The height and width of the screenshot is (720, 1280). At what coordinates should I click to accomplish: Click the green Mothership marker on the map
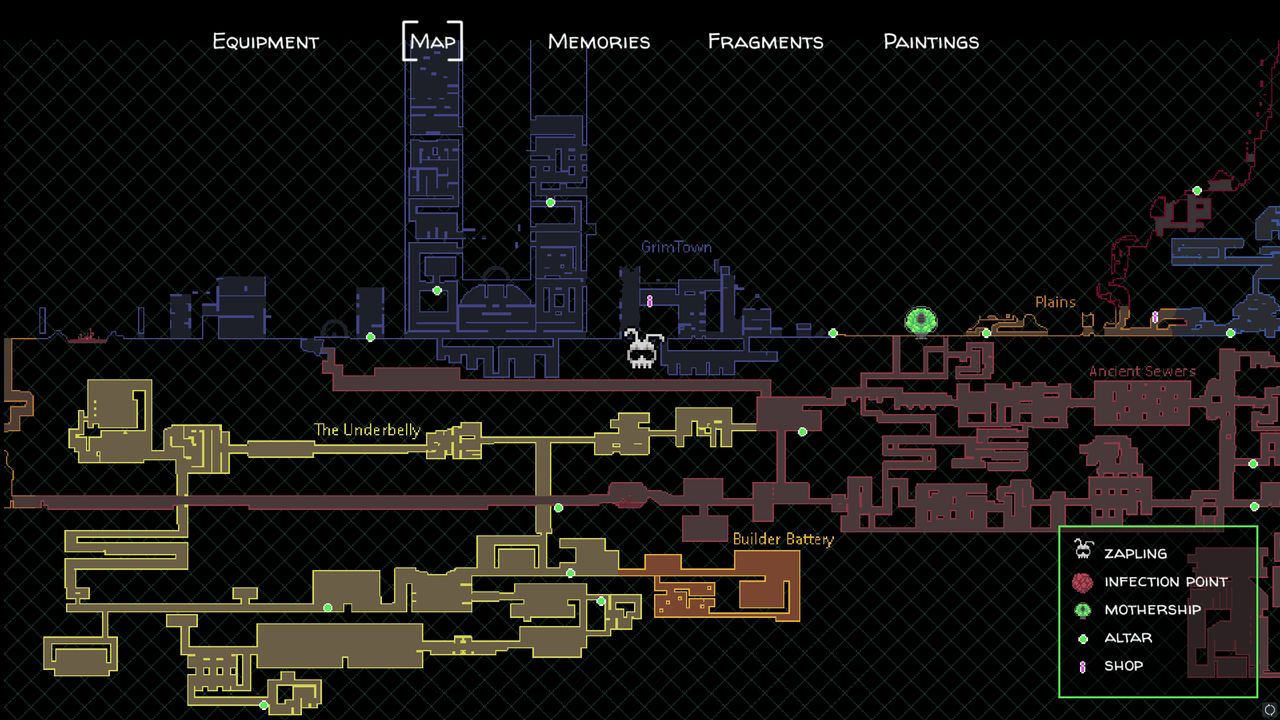pos(921,322)
